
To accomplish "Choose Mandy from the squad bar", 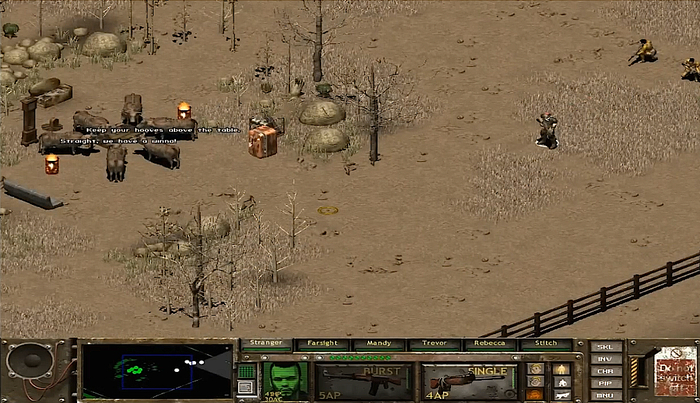I will pos(378,344).
